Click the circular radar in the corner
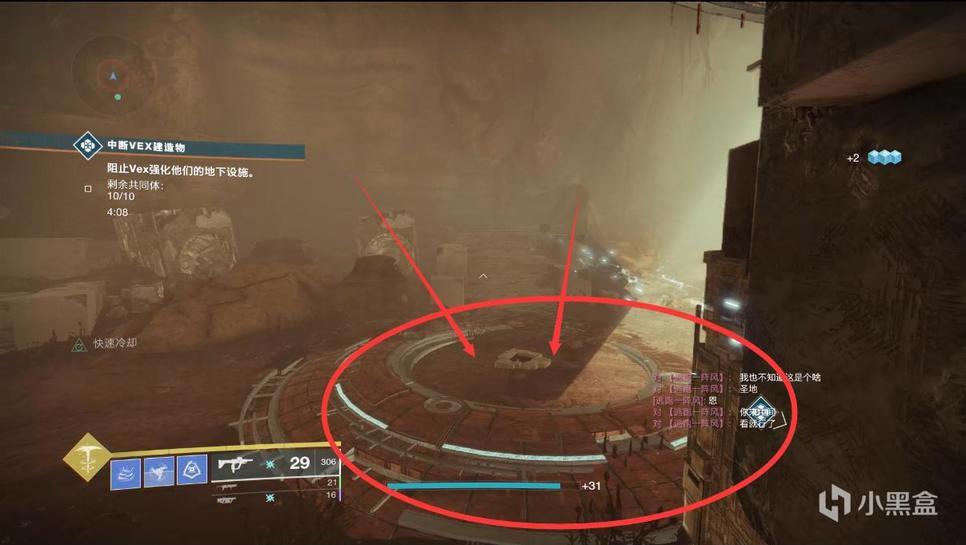Screen dimensions: 966x545 click(x=113, y=73)
